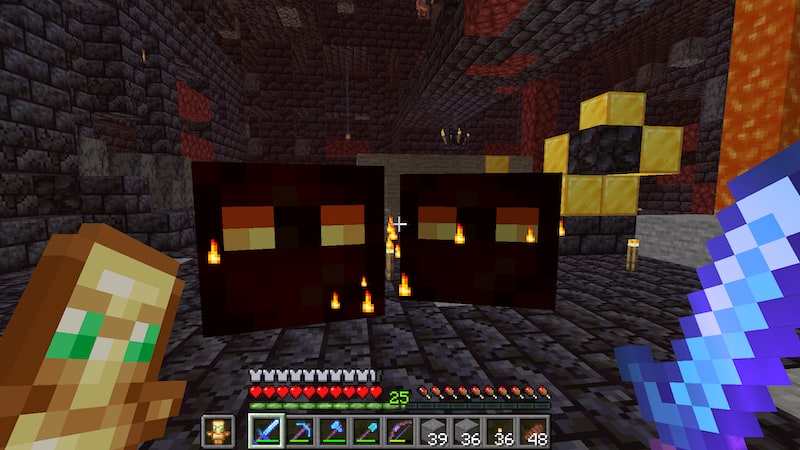Equip the enchanted bow from the hotbar
This screenshot has height=450, width=800.
(400, 431)
